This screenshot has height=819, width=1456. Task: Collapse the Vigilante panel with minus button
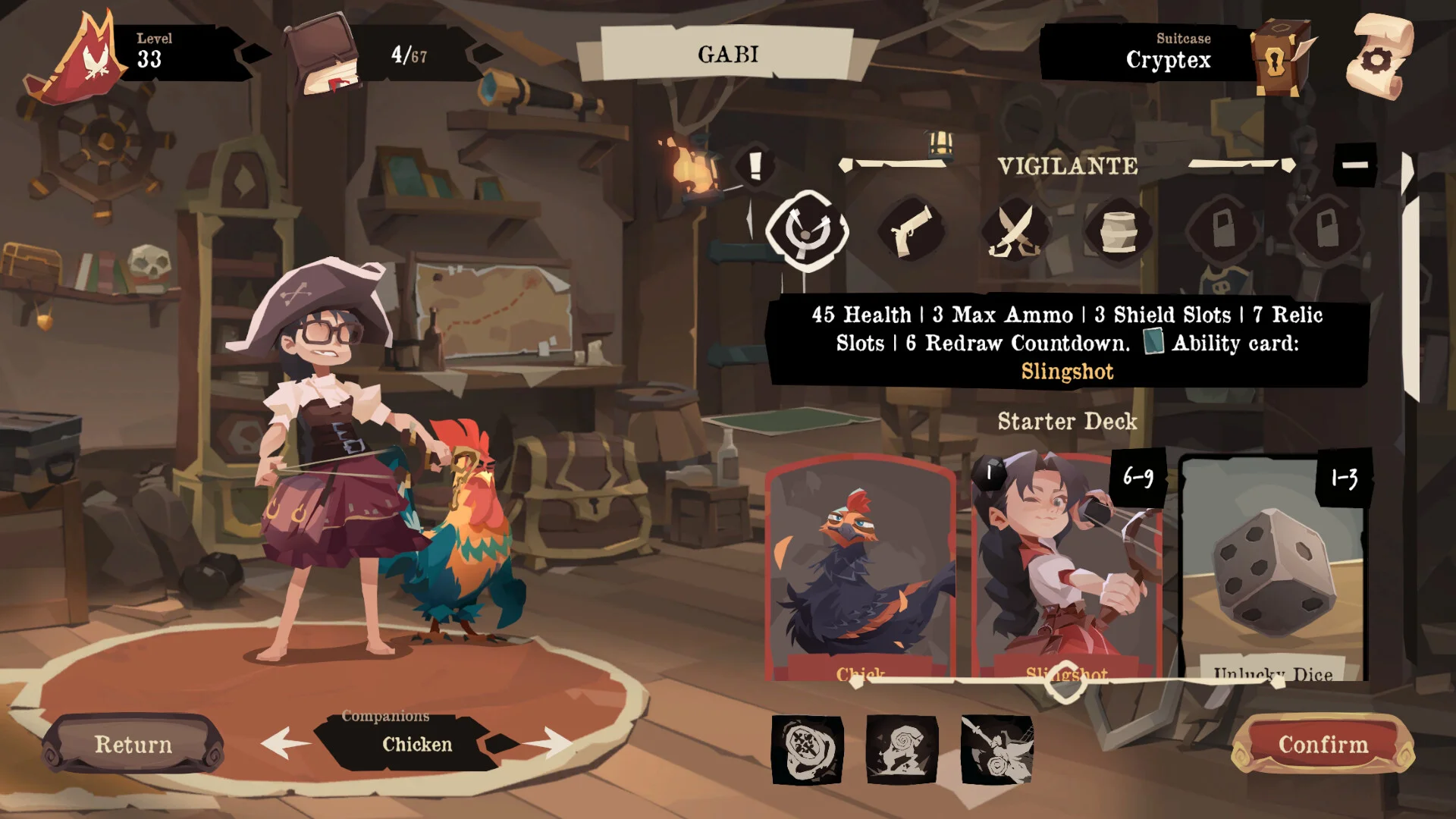pyautogui.click(x=1354, y=165)
